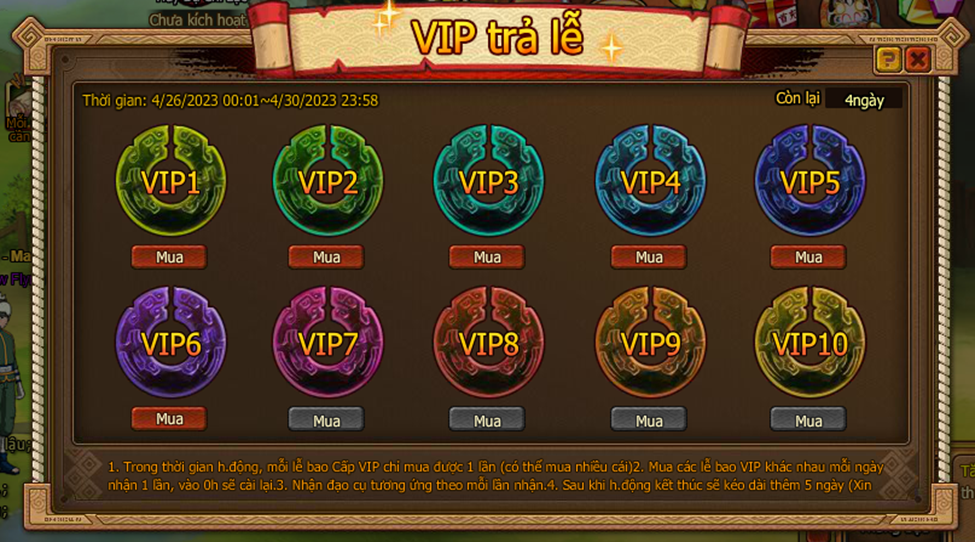Click the greyed Mua under VIP7
Viewport: 975px width, 542px height.
(327, 420)
